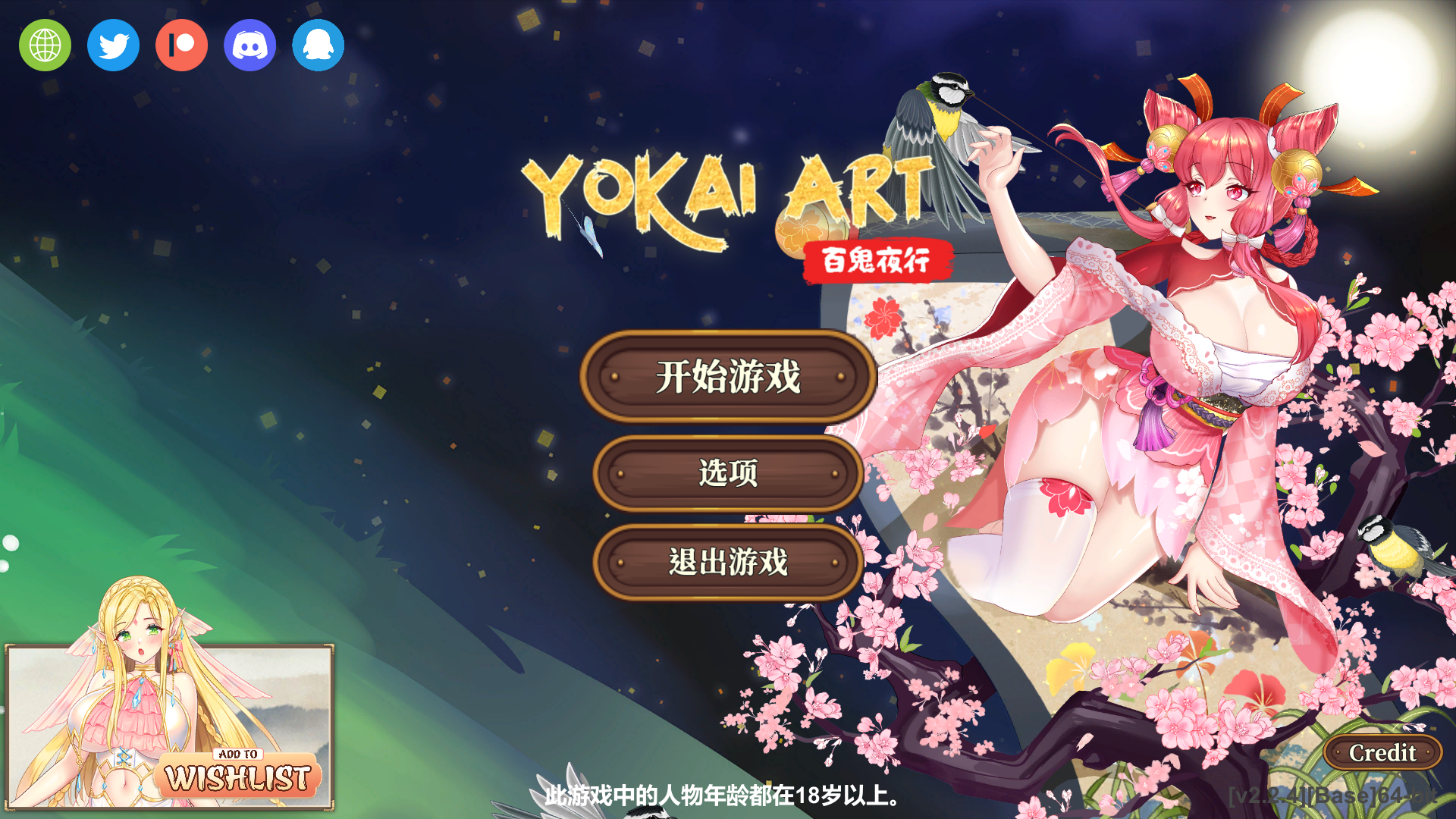Image resolution: width=1456 pixels, height=819 pixels.
Task: Click the age disclaimer text at the bottom
Action: 720,797
